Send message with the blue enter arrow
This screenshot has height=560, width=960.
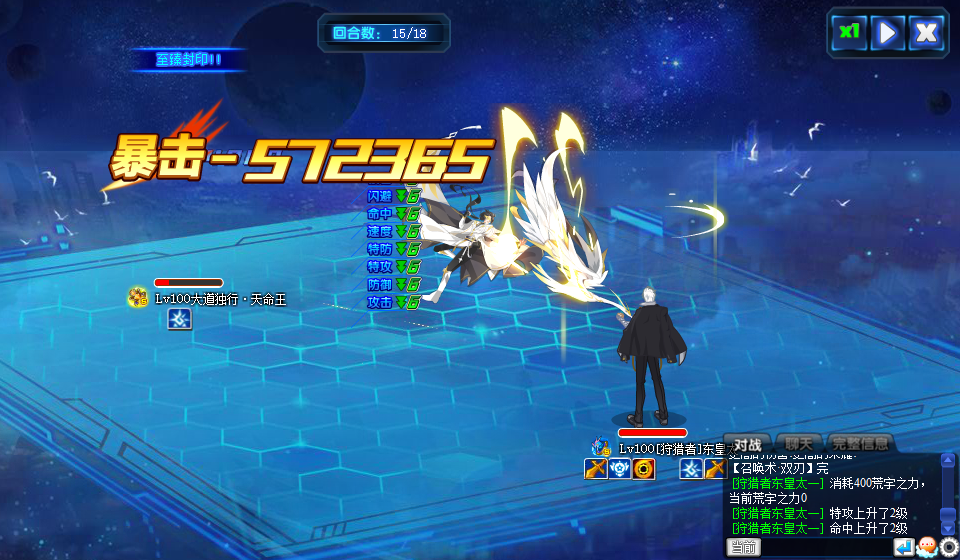tap(904, 547)
